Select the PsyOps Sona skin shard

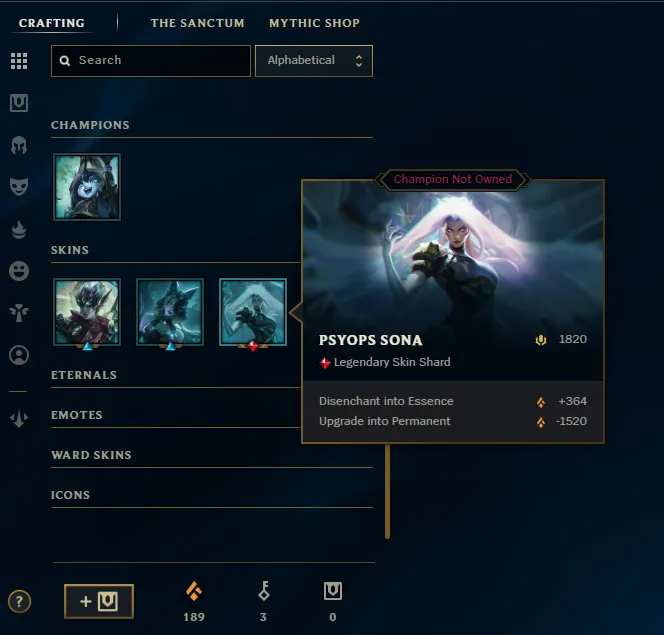[253, 312]
